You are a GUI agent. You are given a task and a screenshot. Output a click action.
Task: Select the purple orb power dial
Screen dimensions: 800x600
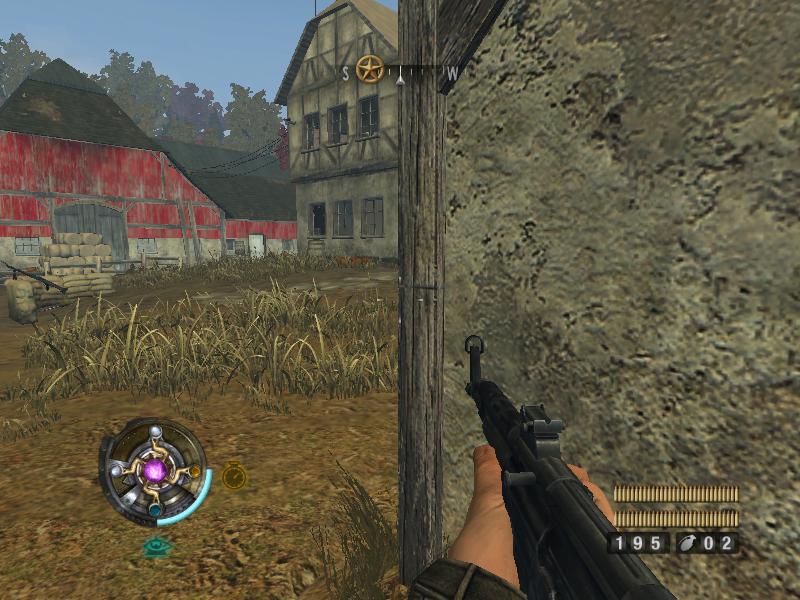[x=155, y=470]
